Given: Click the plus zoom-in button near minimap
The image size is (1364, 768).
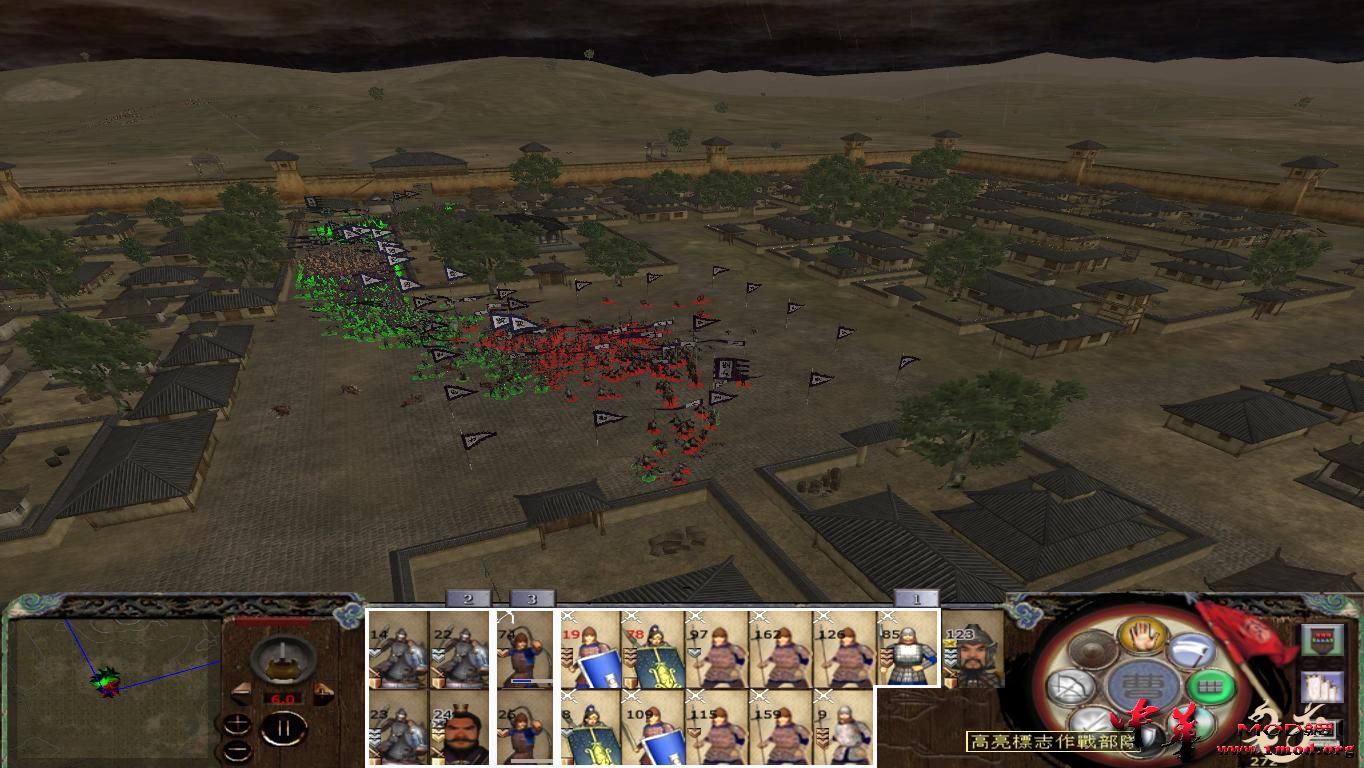Looking at the screenshot, I should click(x=238, y=723).
